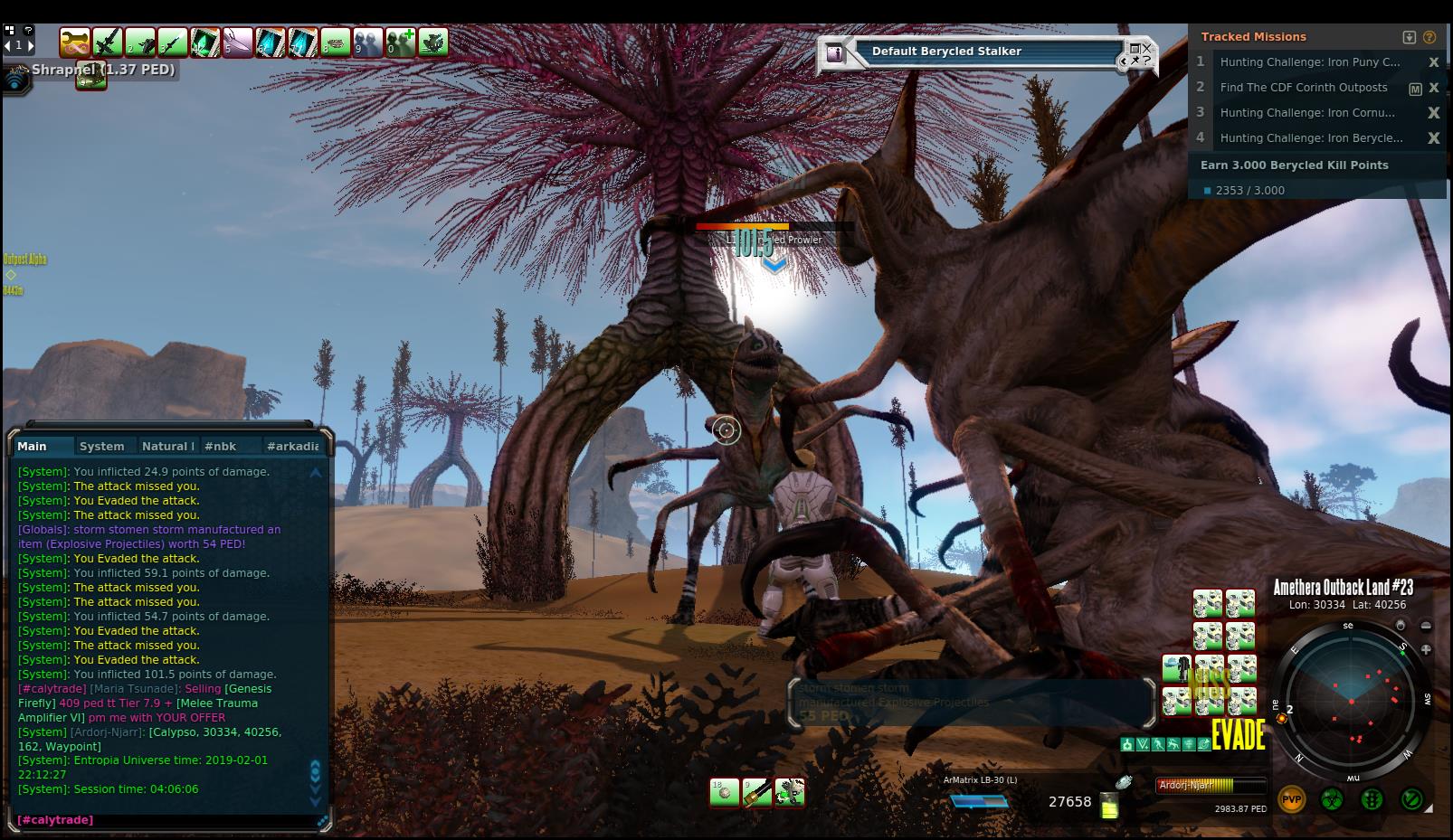Switch to the System chat tab
1453x840 pixels.
(x=101, y=446)
